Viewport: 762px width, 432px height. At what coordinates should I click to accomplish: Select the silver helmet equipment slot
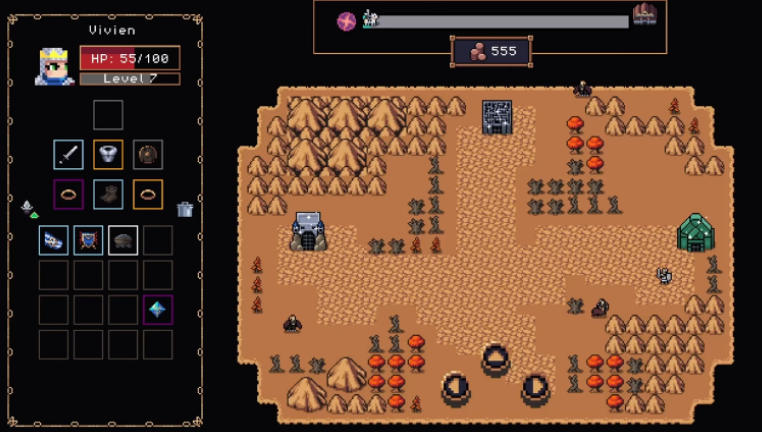pyautogui.click(x=108, y=155)
